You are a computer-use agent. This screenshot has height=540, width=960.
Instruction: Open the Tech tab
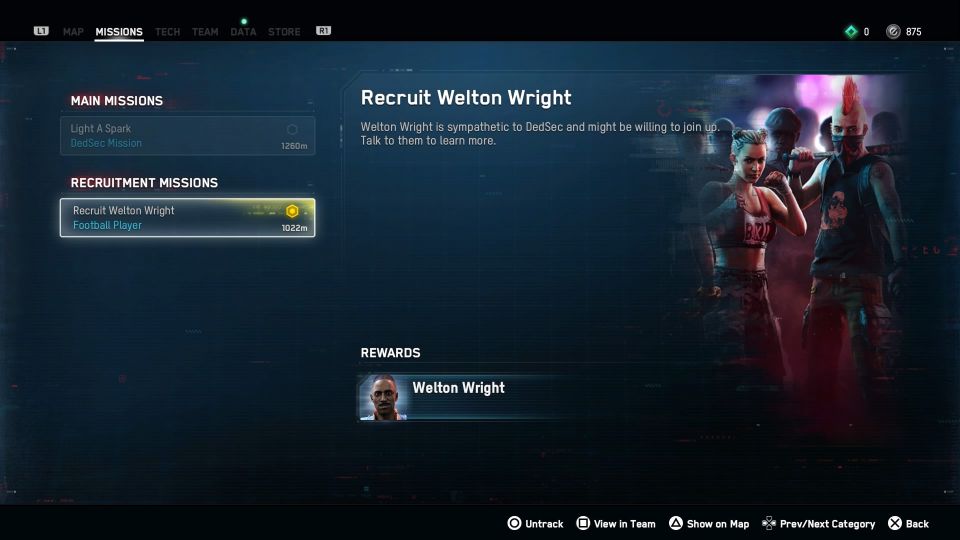(168, 32)
